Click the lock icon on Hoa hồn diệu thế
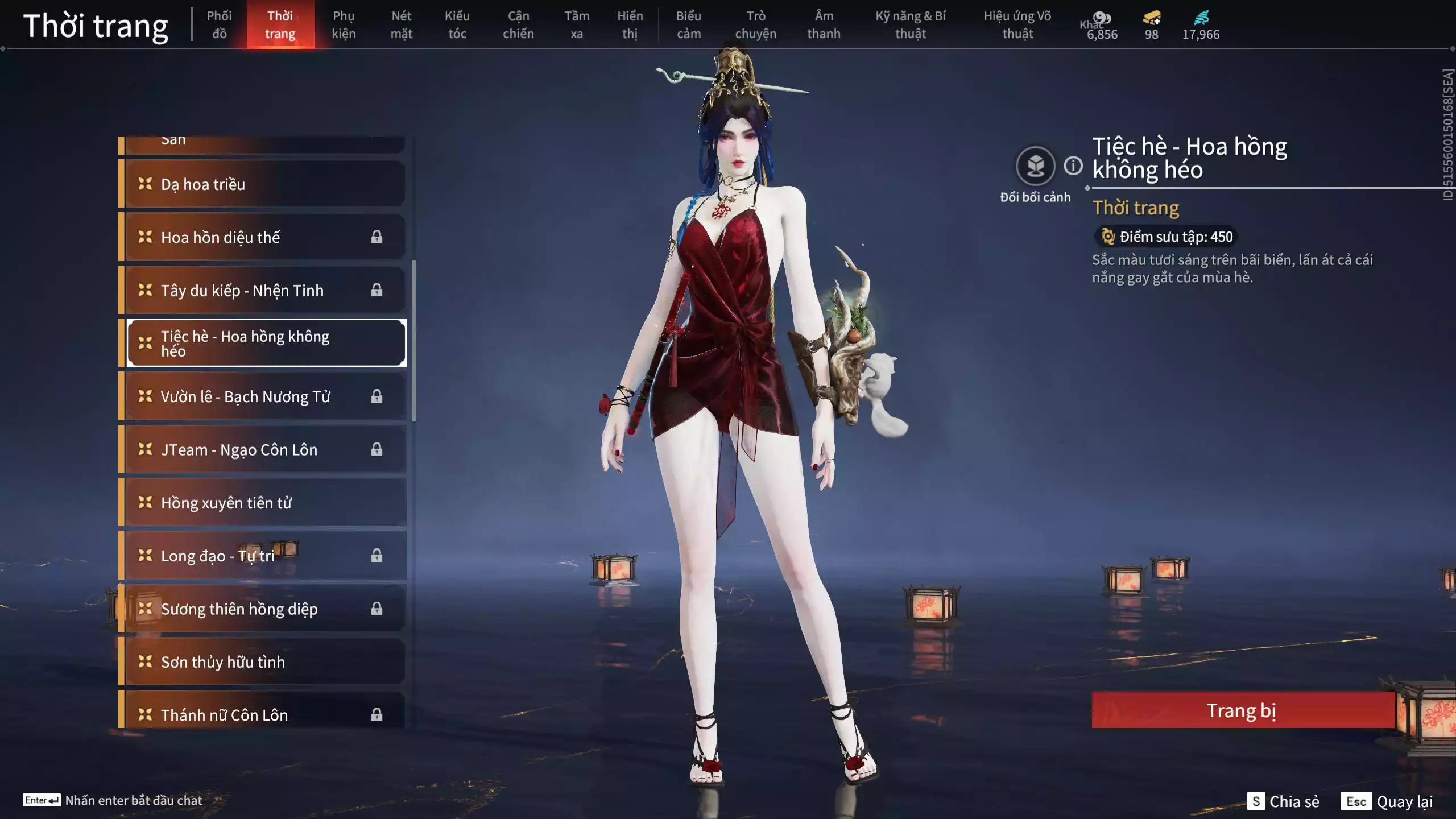The width and height of the screenshot is (1456, 819). (x=377, y=237)
